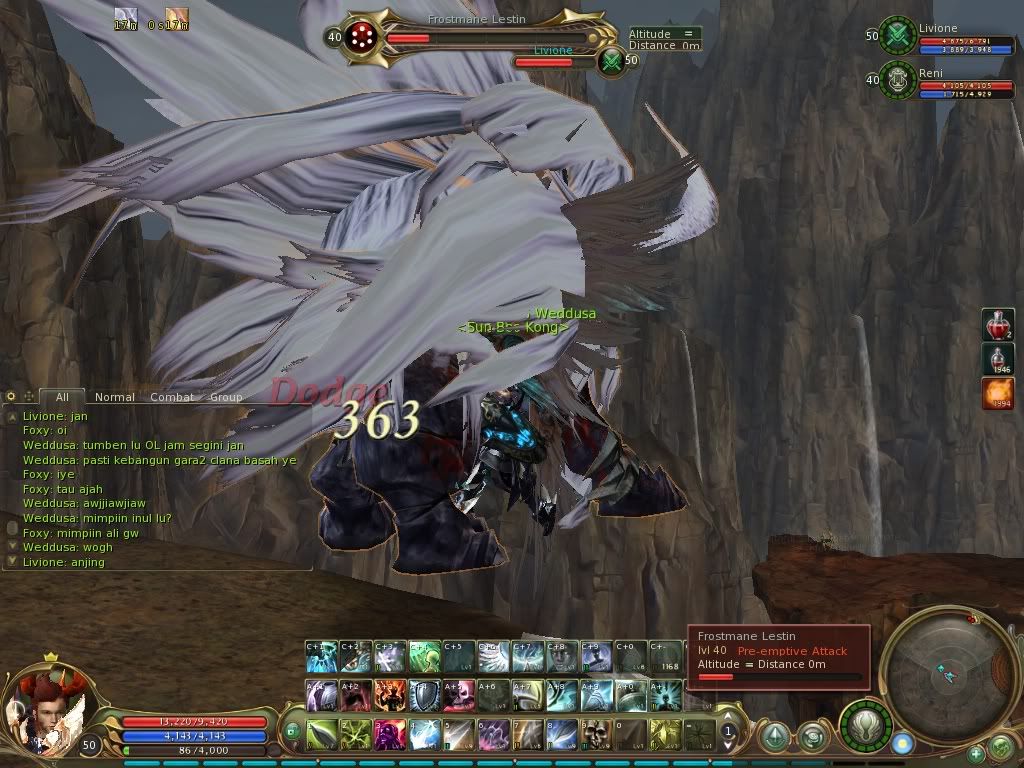Screen dimensions: 1024x768
Task: Show the All chat tab
Action: 62,397
